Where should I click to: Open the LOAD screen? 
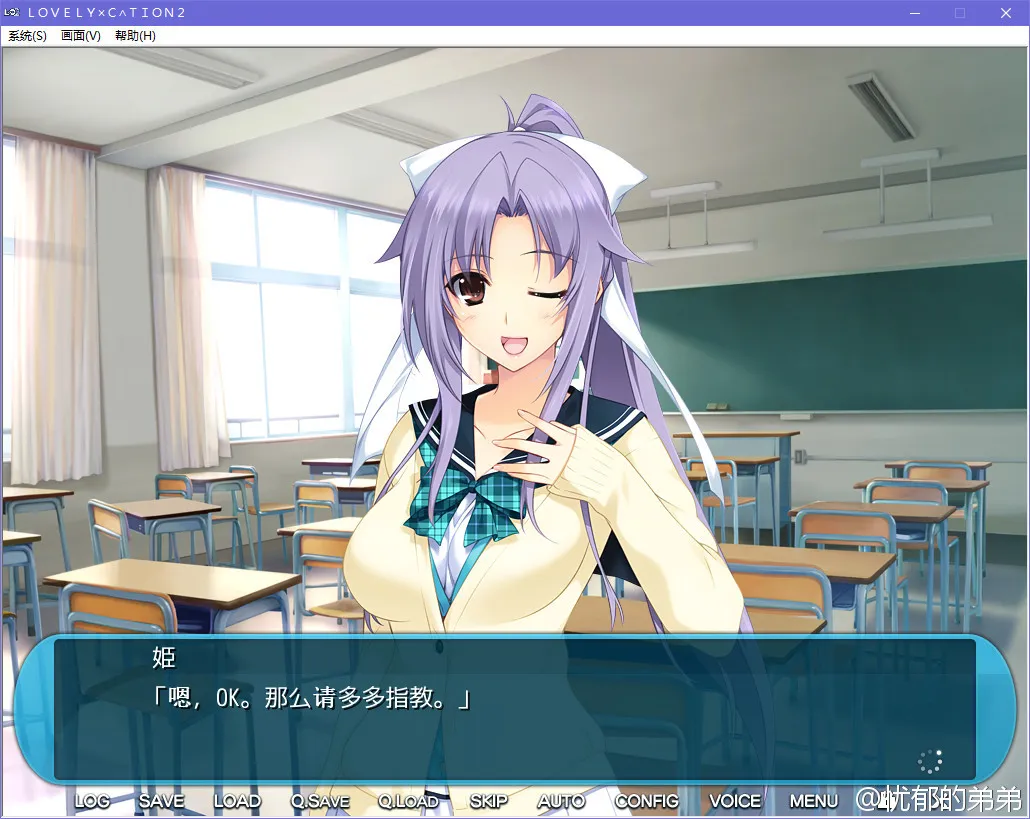point(237,801)
